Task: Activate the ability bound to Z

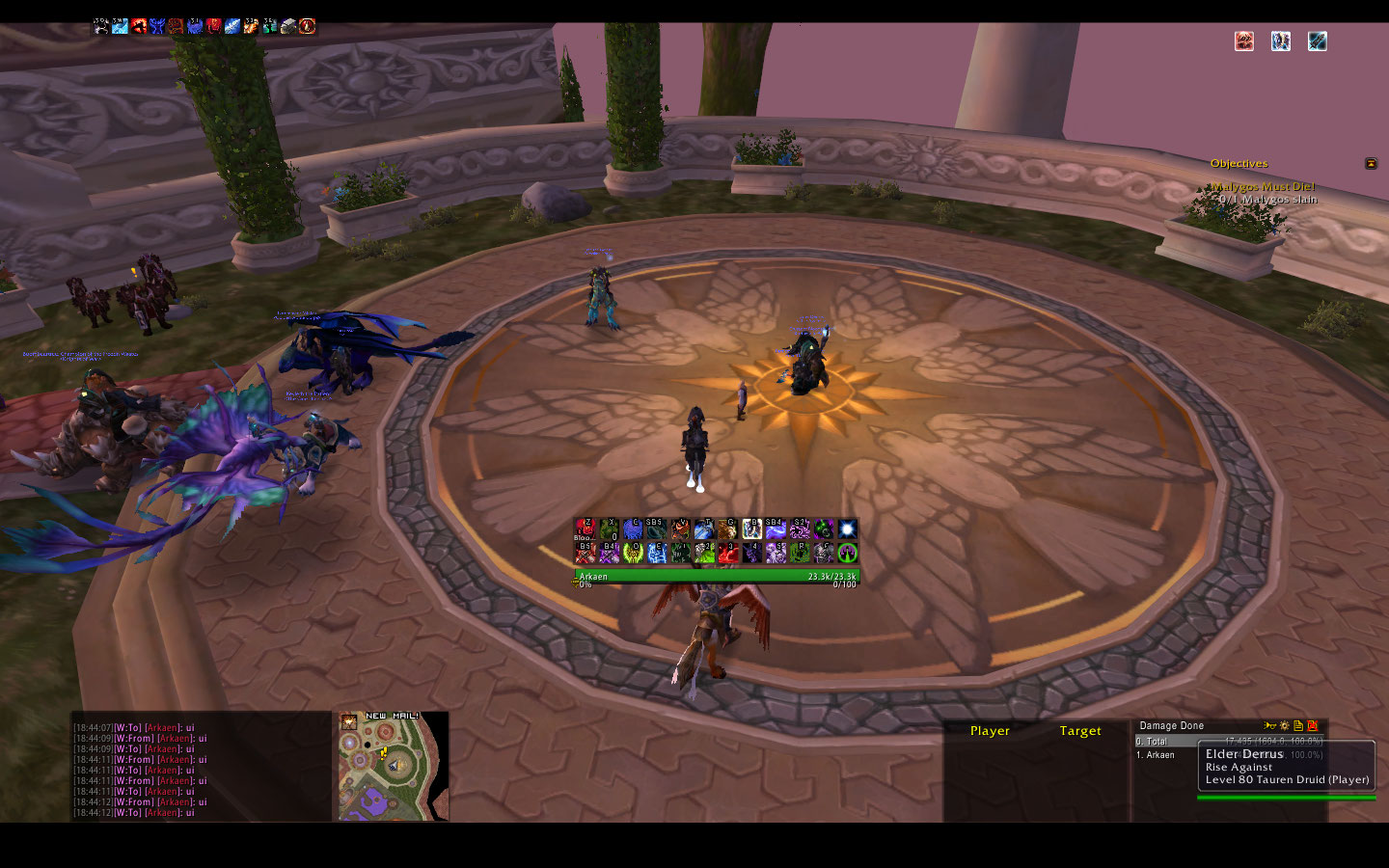Action: 585,529
